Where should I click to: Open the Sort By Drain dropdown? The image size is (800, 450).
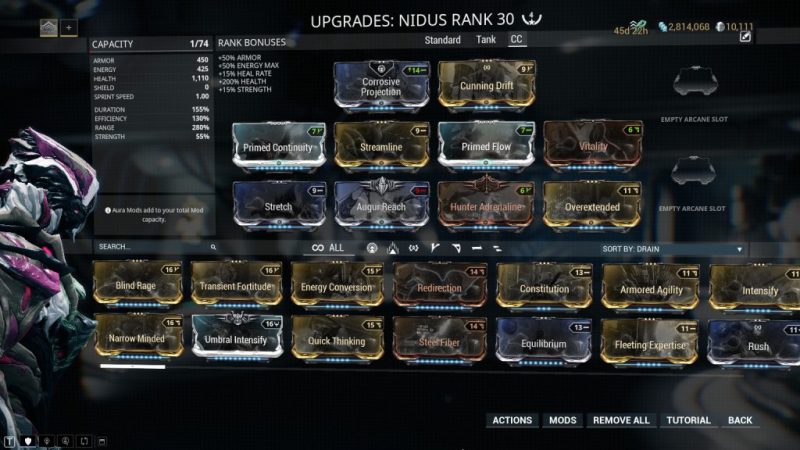pyautogui.click(x=673, y=248)
